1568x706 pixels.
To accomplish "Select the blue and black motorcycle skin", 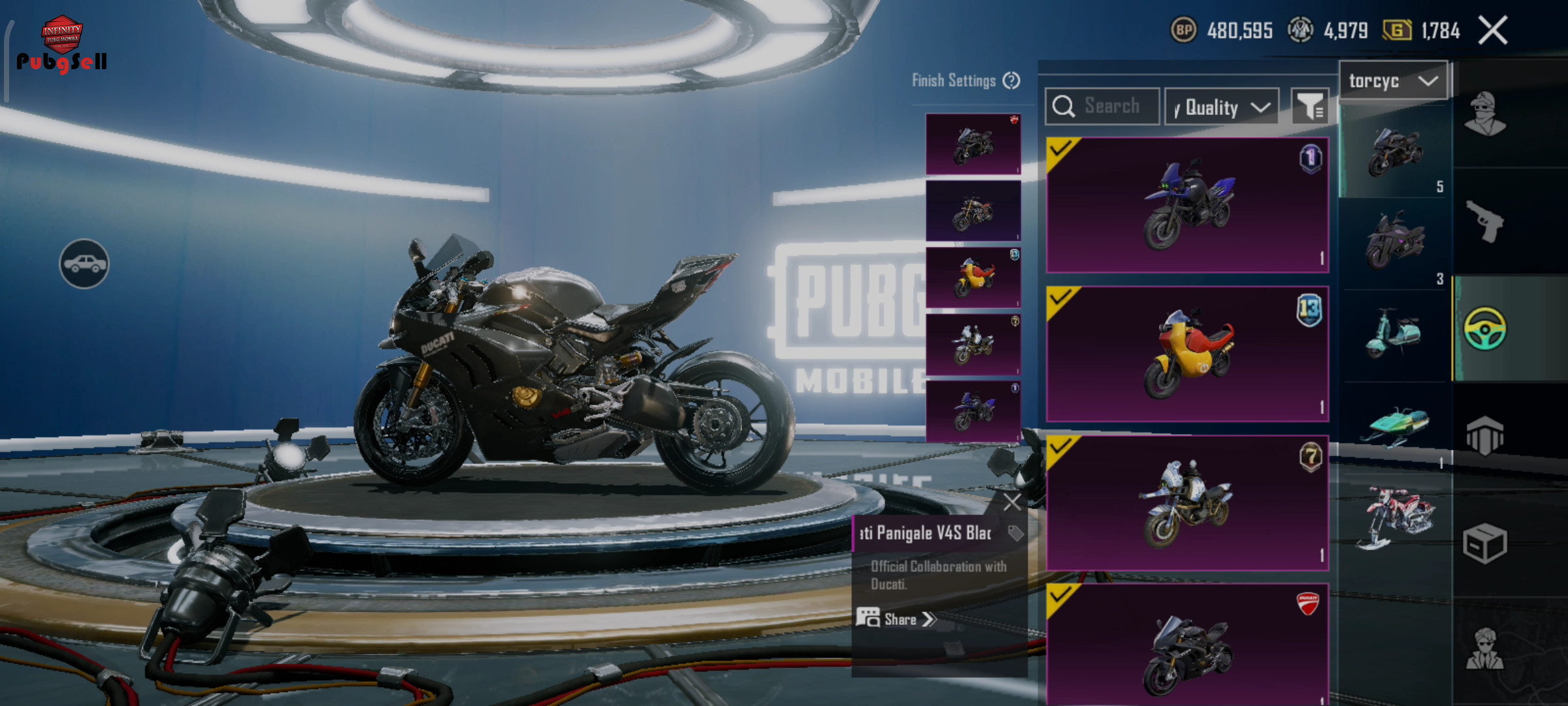I will (1187, 205).
